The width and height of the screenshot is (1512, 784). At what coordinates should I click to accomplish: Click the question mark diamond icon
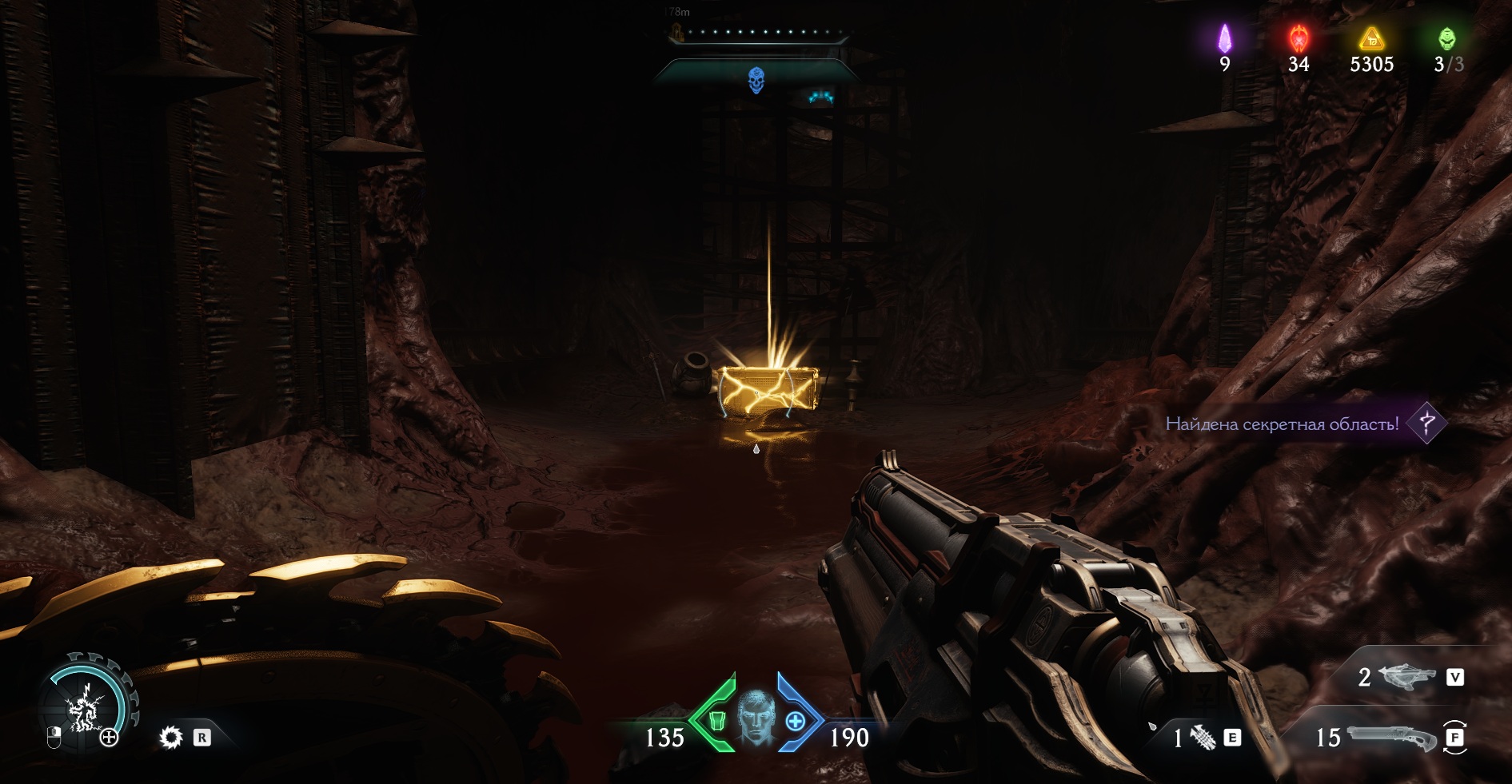1426,424
